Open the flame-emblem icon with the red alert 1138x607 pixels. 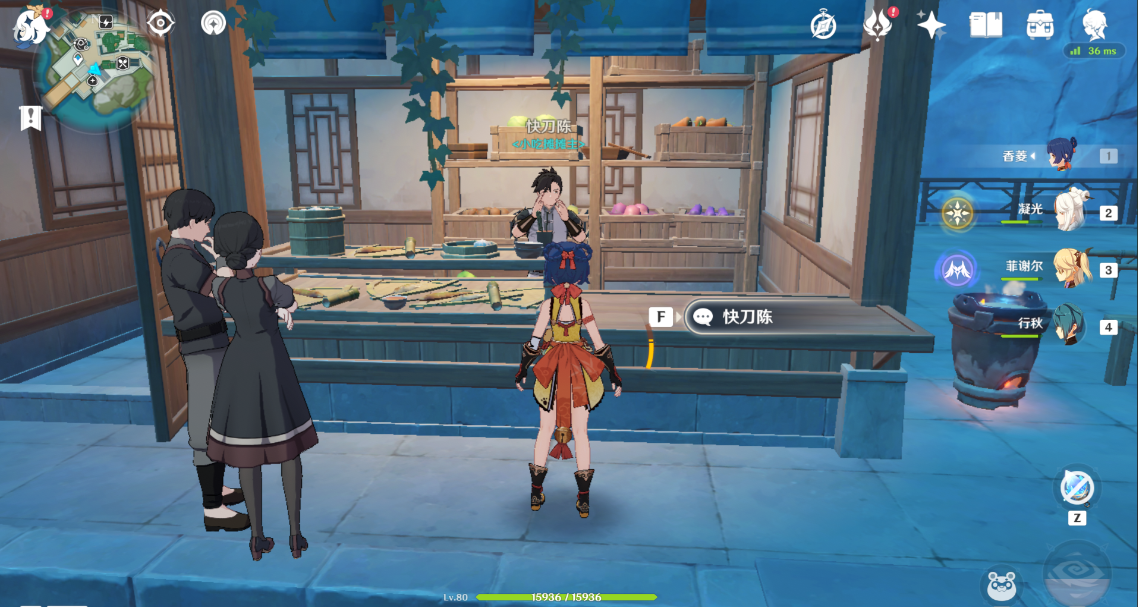(x=877, y=26)
